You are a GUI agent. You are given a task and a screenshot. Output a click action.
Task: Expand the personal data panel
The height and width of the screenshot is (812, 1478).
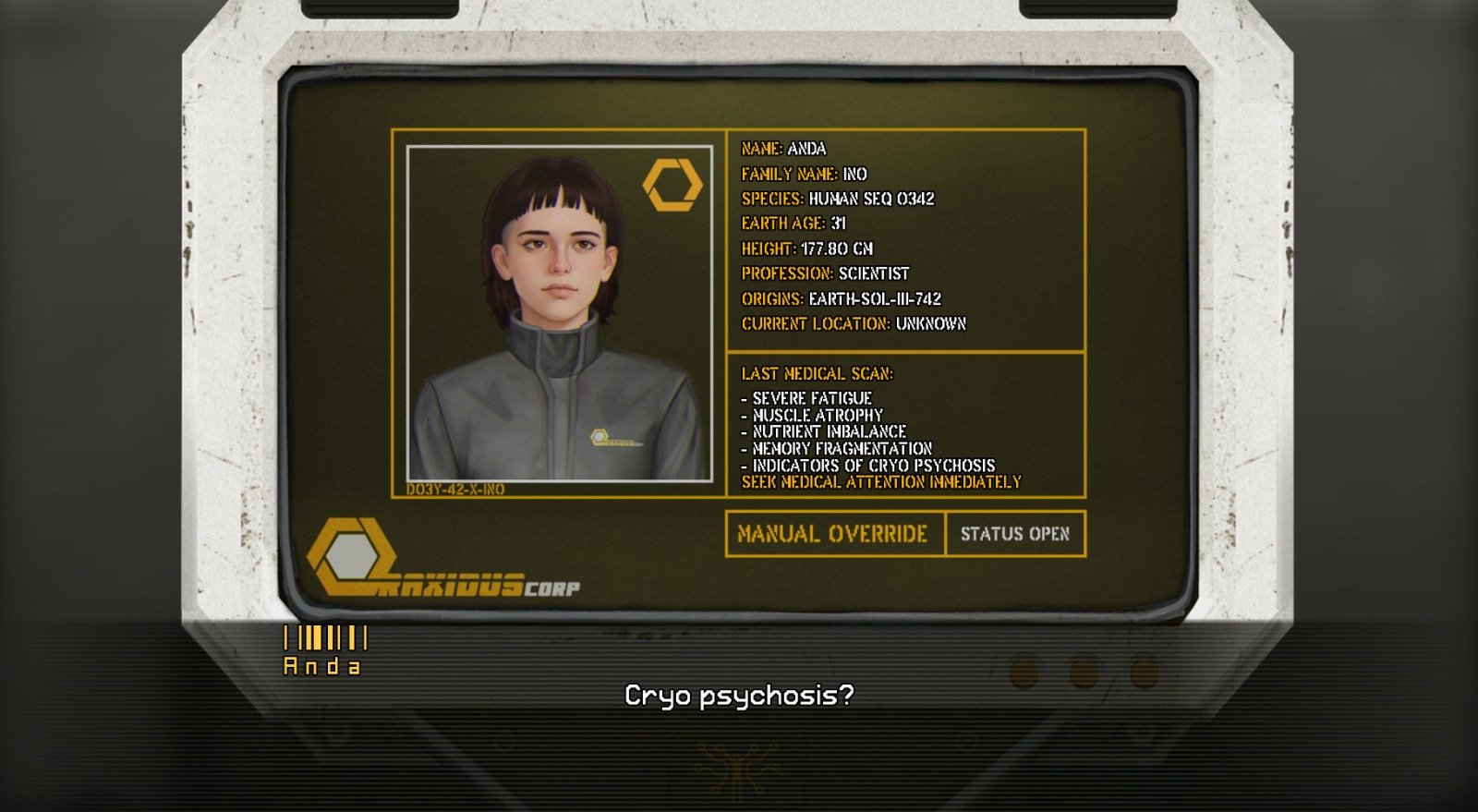tap(905, 236)
